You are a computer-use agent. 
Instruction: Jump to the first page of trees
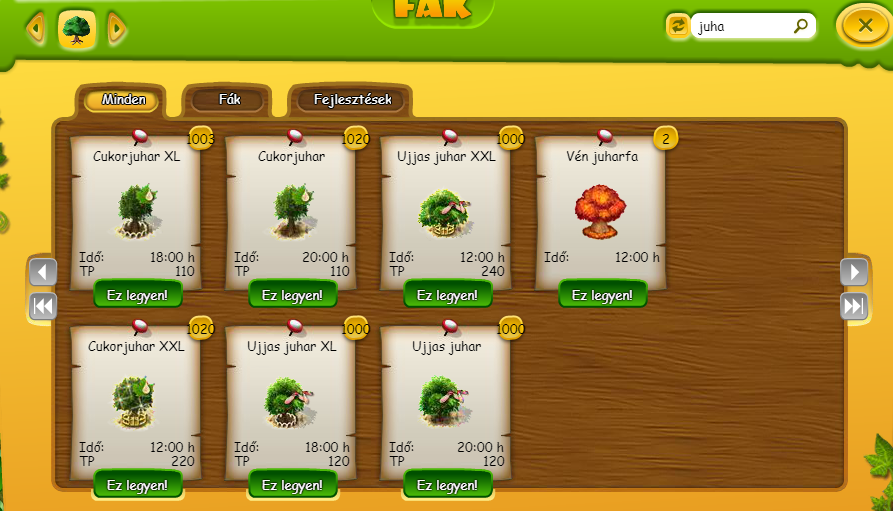43,306
